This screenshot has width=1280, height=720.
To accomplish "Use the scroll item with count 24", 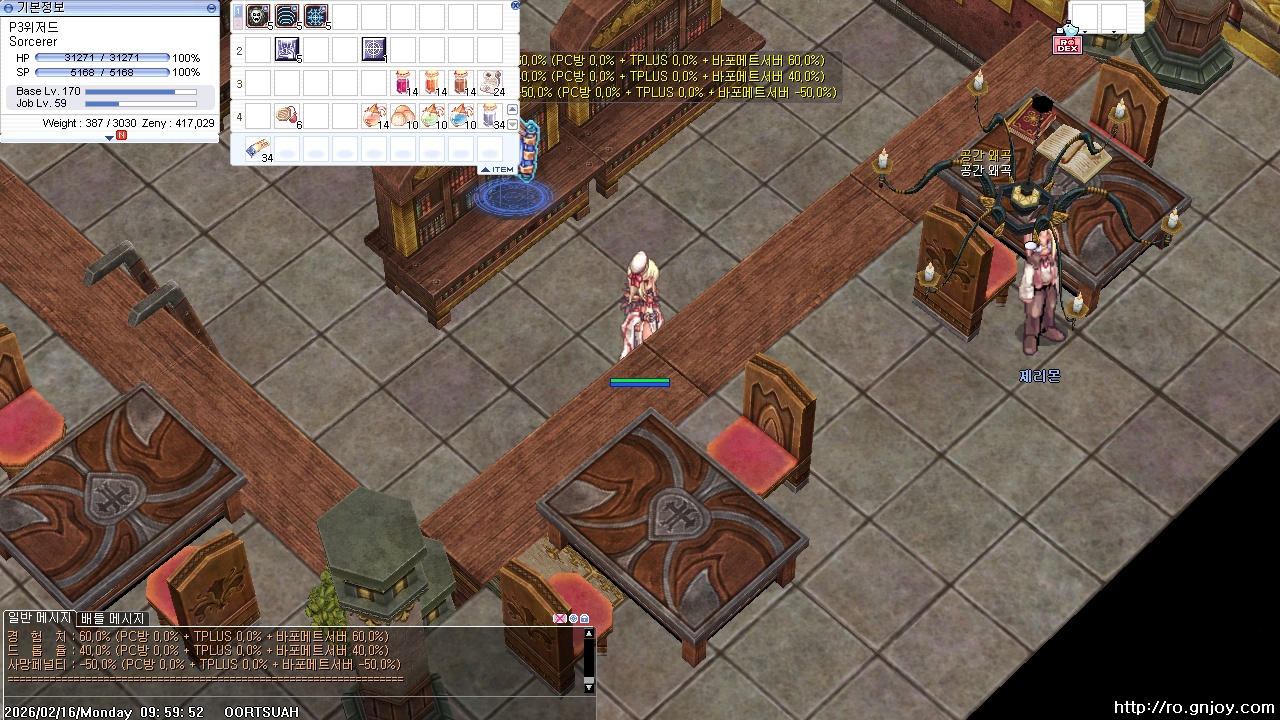I will 491,82.
